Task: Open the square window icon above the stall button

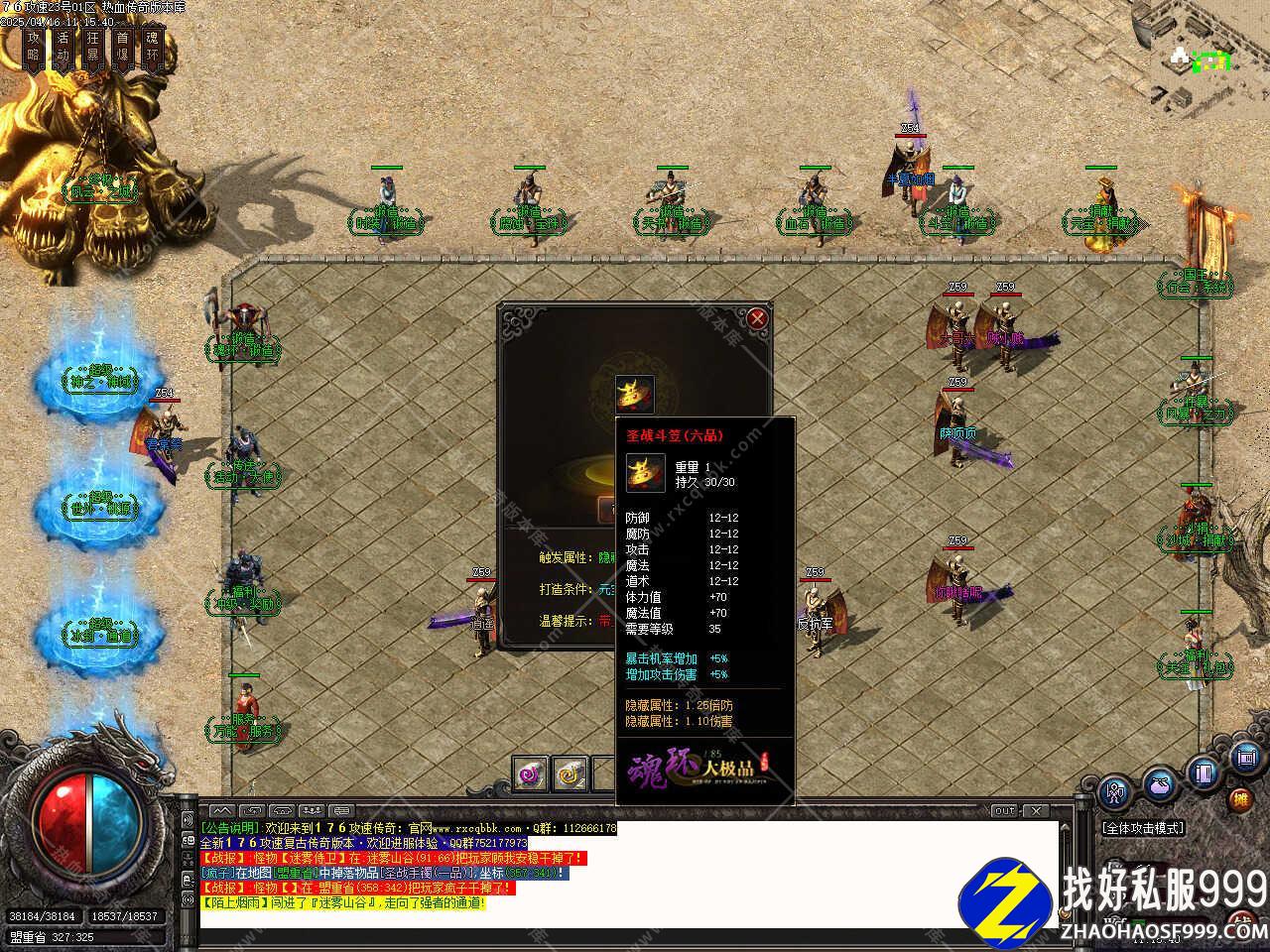Action: [x=1244, y=759]
